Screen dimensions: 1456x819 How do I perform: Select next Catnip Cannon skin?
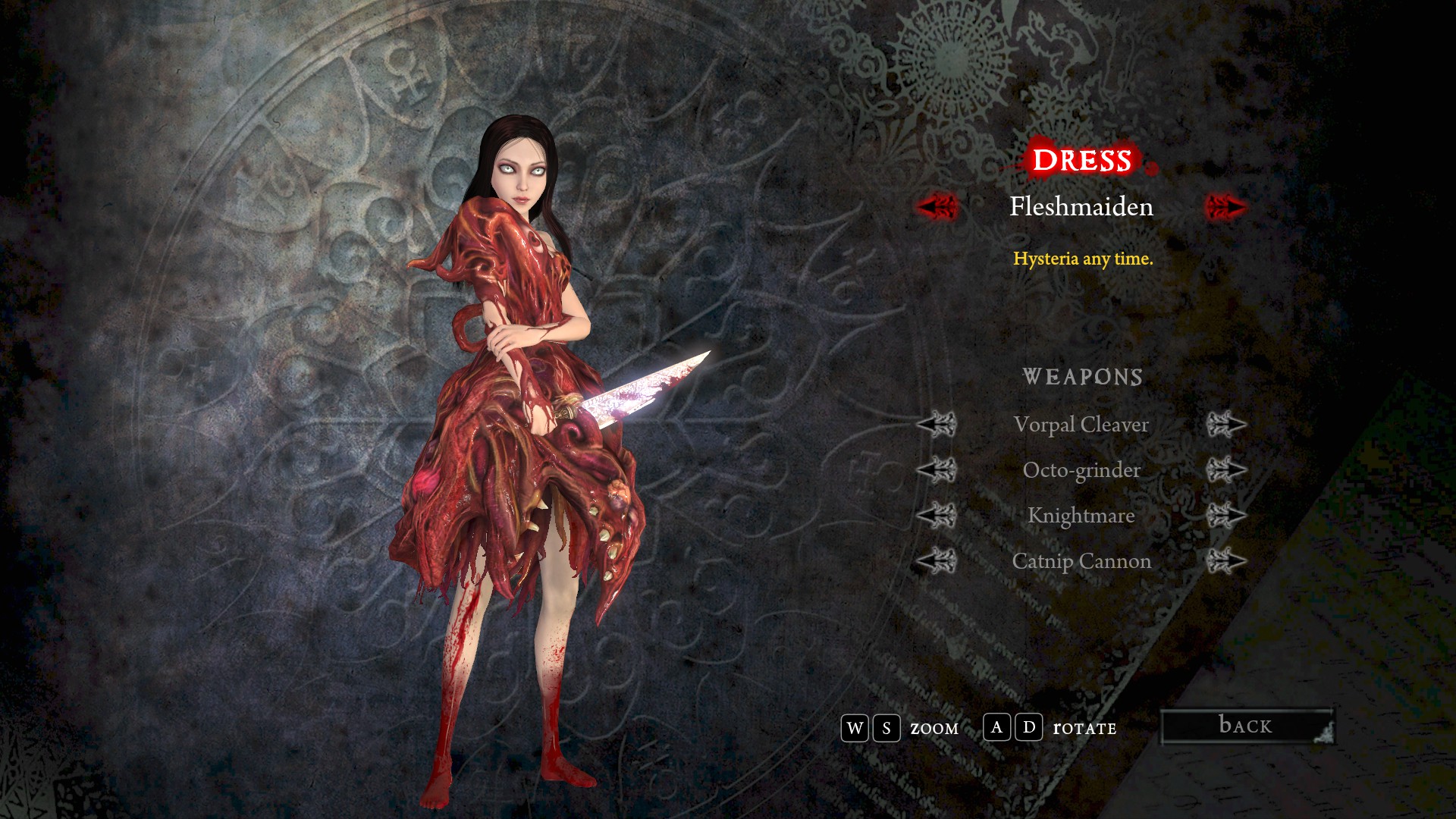(1225, 561)
